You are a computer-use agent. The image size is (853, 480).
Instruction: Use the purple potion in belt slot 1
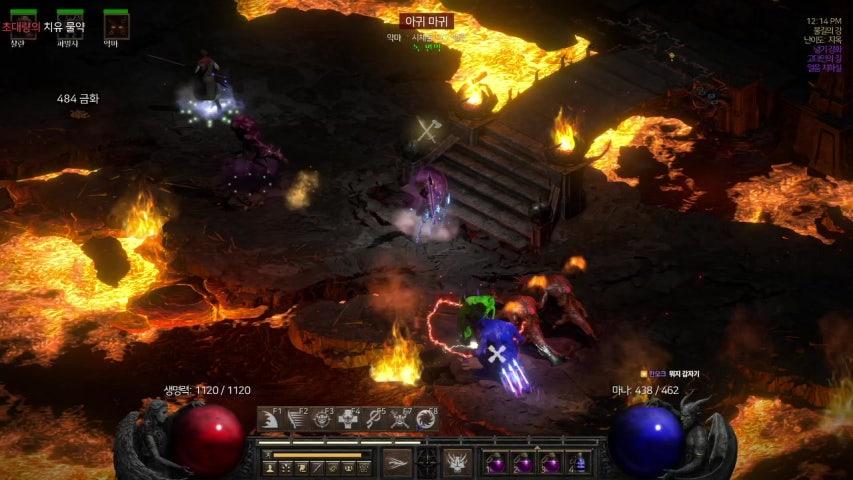pos(497,463)
